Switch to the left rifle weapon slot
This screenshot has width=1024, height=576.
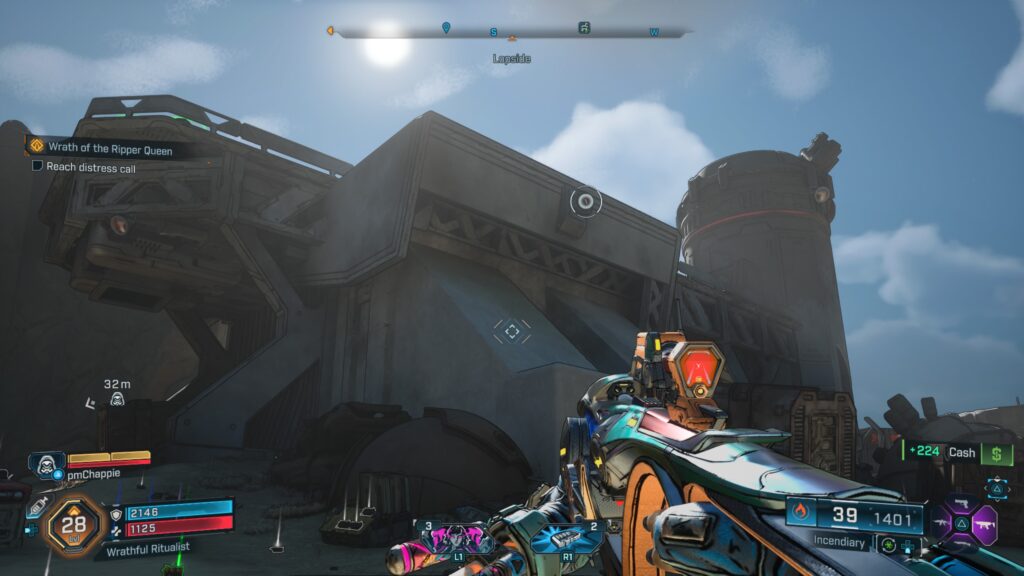(943, 522)
